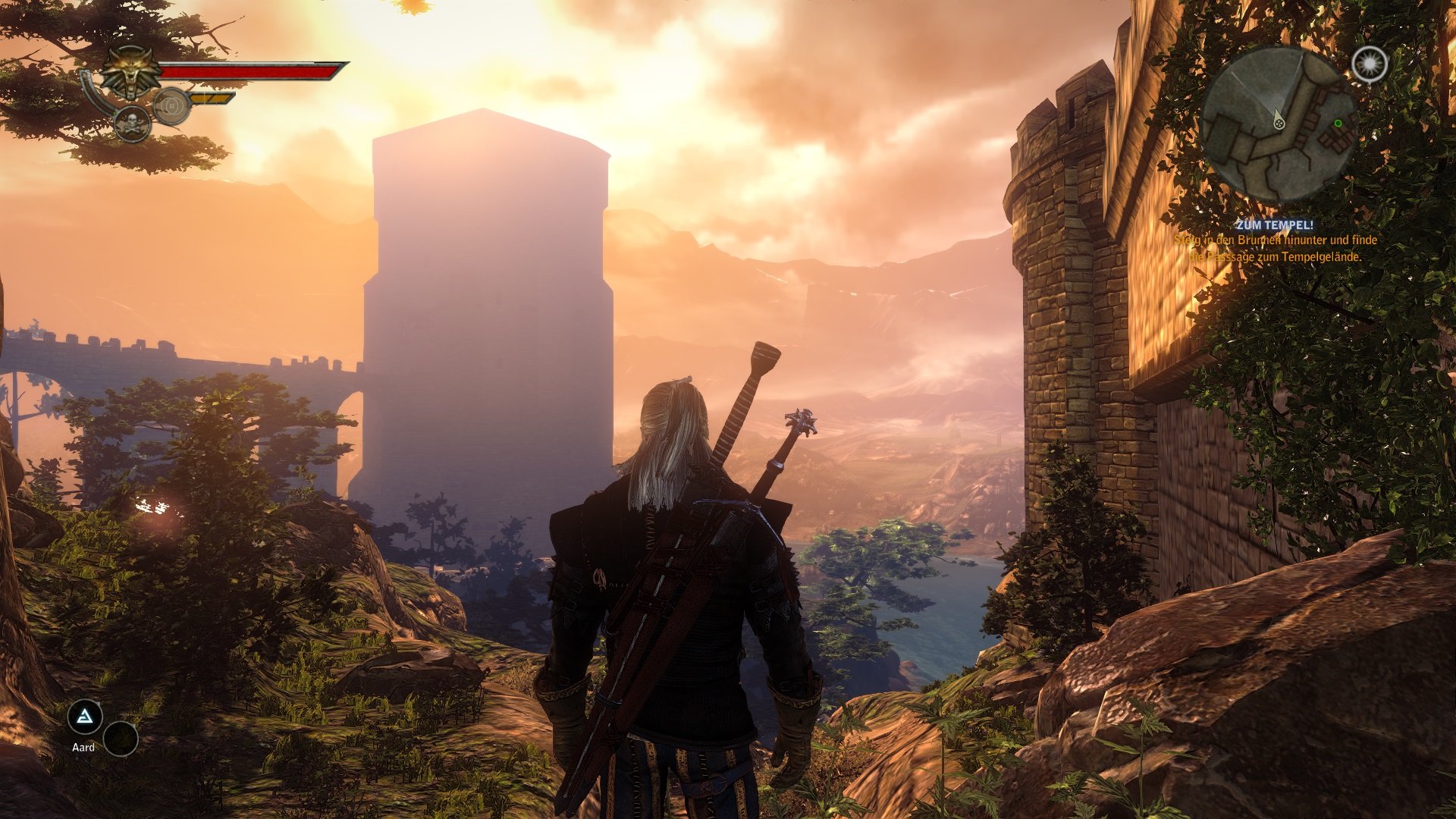Select the green quest dot on the minimap
This screenshot has height=819, width=1456.
coord(1338,123)
